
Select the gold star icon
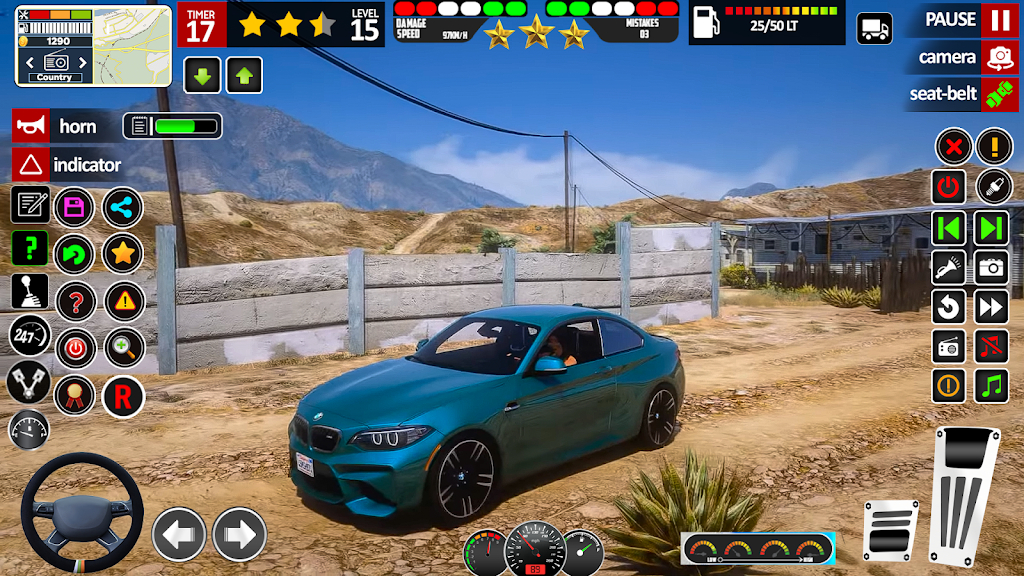[x=123, y=253]
